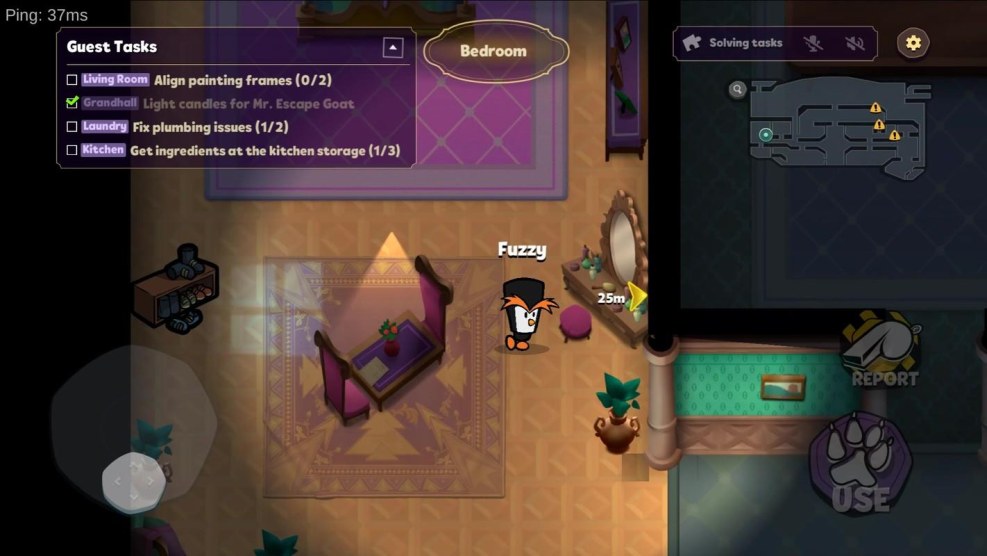Tap the REPORT whistle button
The height and width of the screenshot is (556, 987).
pos(881,350)
